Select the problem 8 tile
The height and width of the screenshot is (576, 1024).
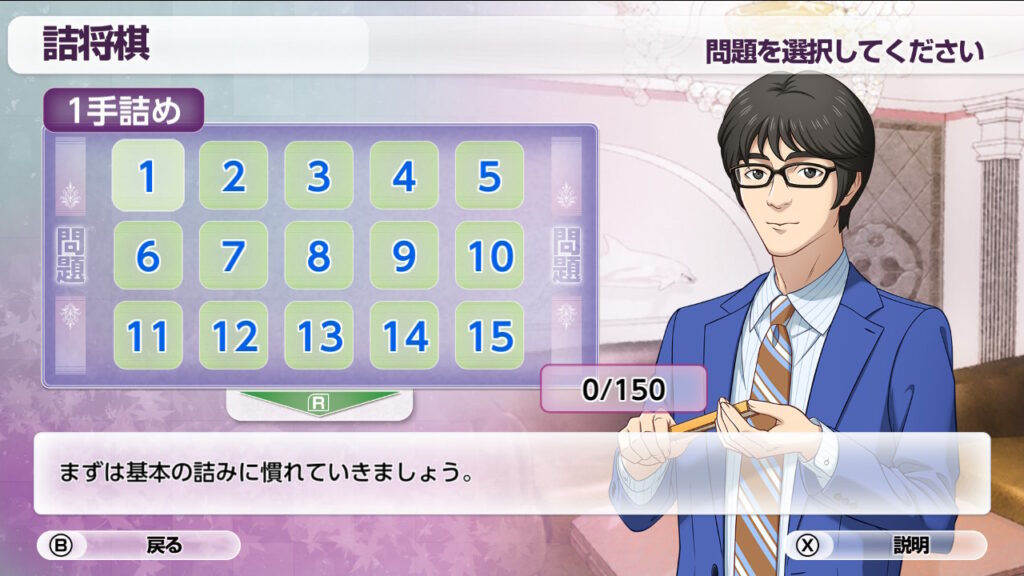pos(318,256)
